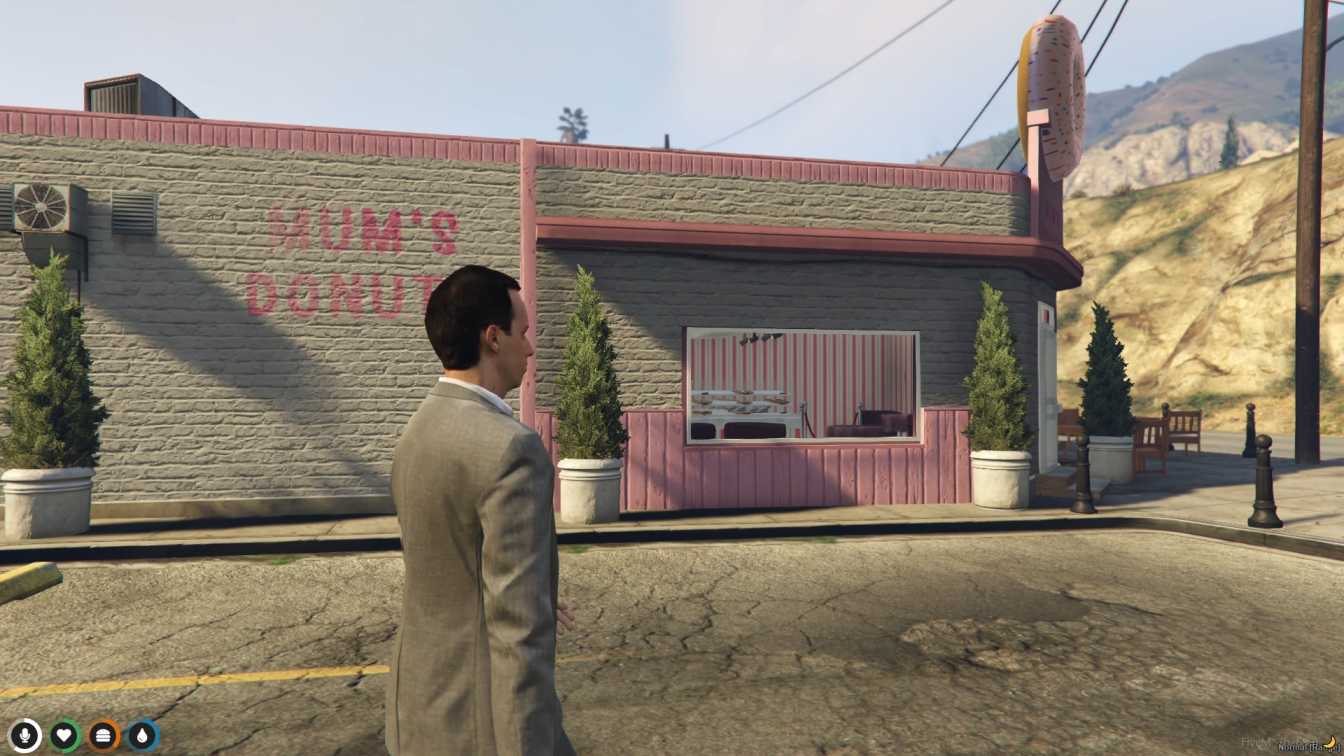Viewport: 1344px width, 756px height.
Task: Click the moon icon near the voice range text
Action: click(x=1332, y=742)
